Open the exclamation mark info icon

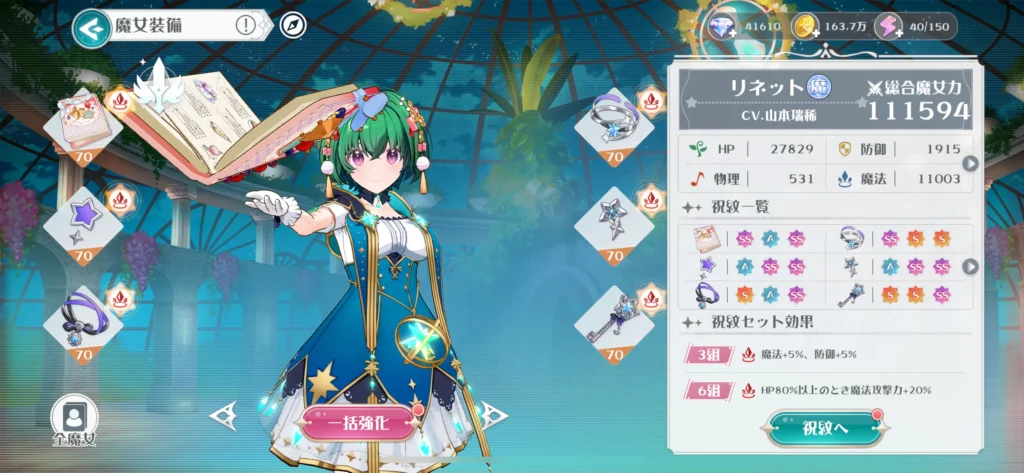[245, 26]
